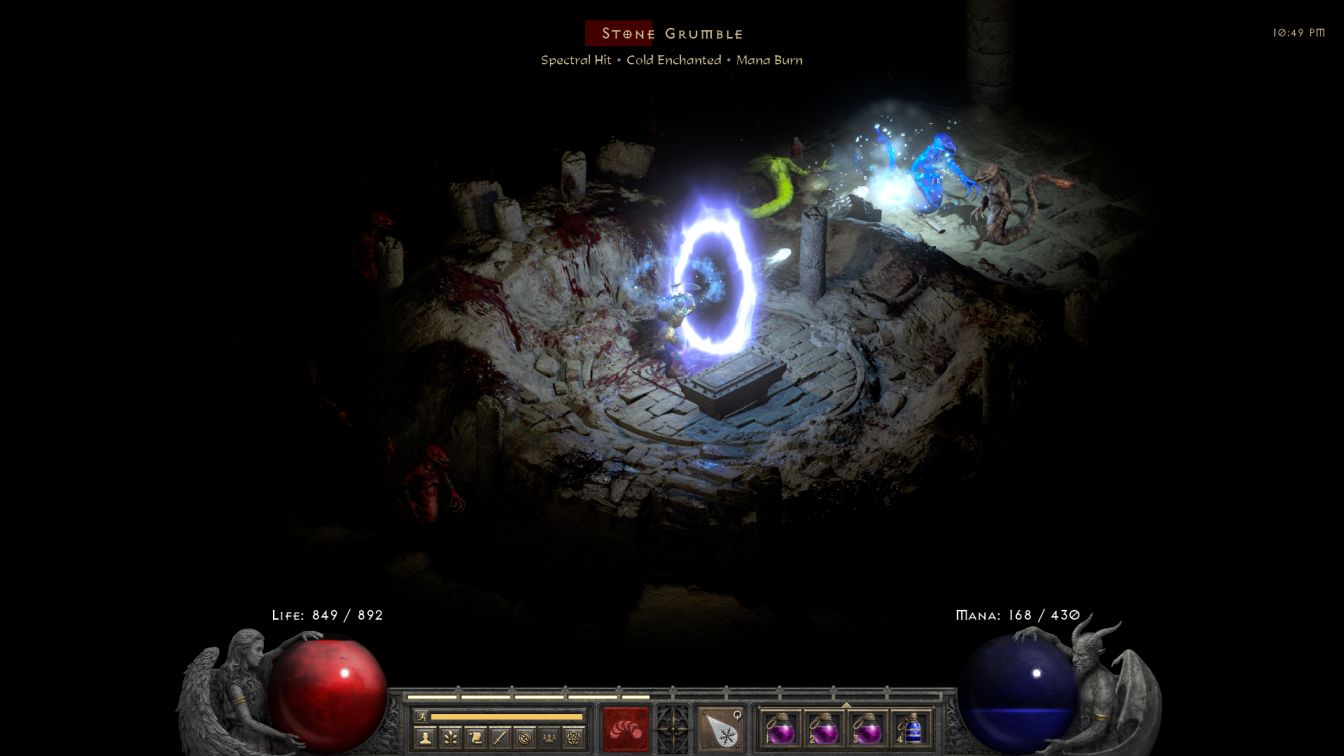Open the party members button
The height and width of the screenshot is (756, 1344).
pos(548,738)
